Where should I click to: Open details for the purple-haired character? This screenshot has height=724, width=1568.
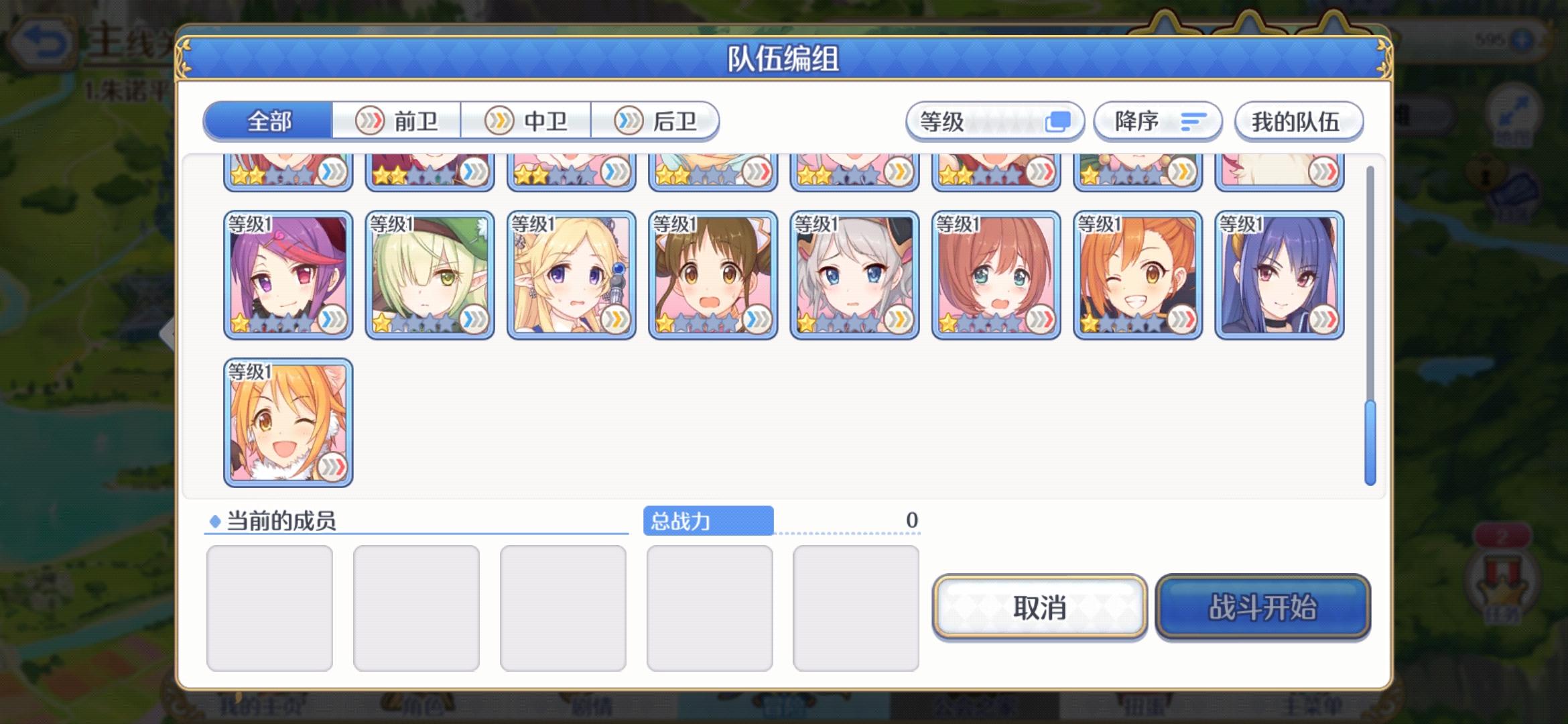coord(287,275)
